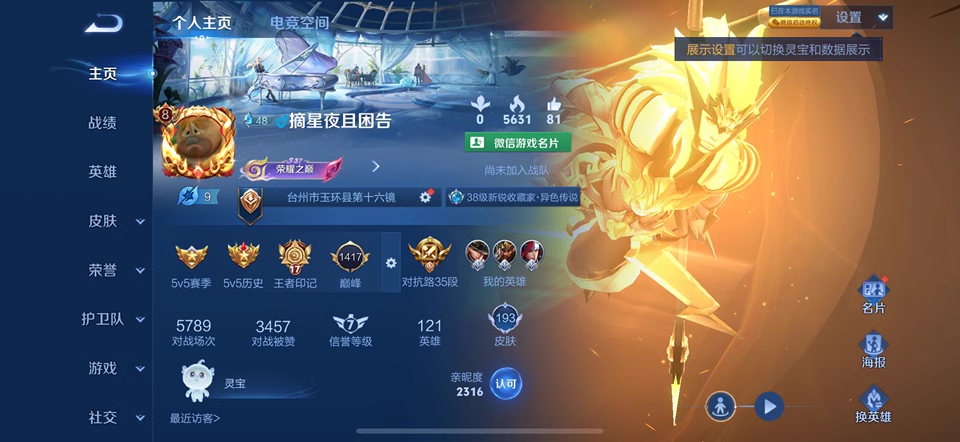960x442 pixels.
Task: Open the 战绩 battle record menu
Action: 102,123
